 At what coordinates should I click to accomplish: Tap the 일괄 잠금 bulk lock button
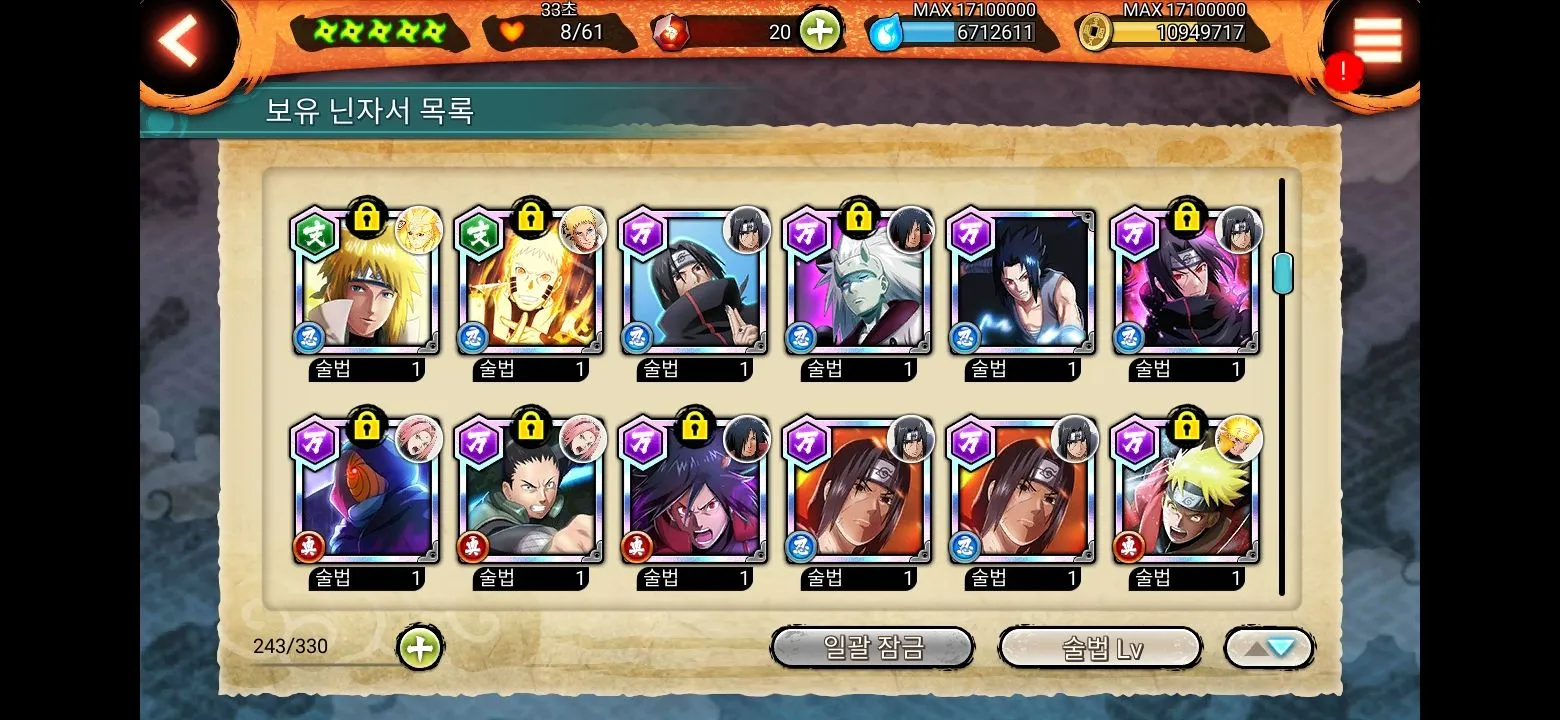tap(872, 648)
